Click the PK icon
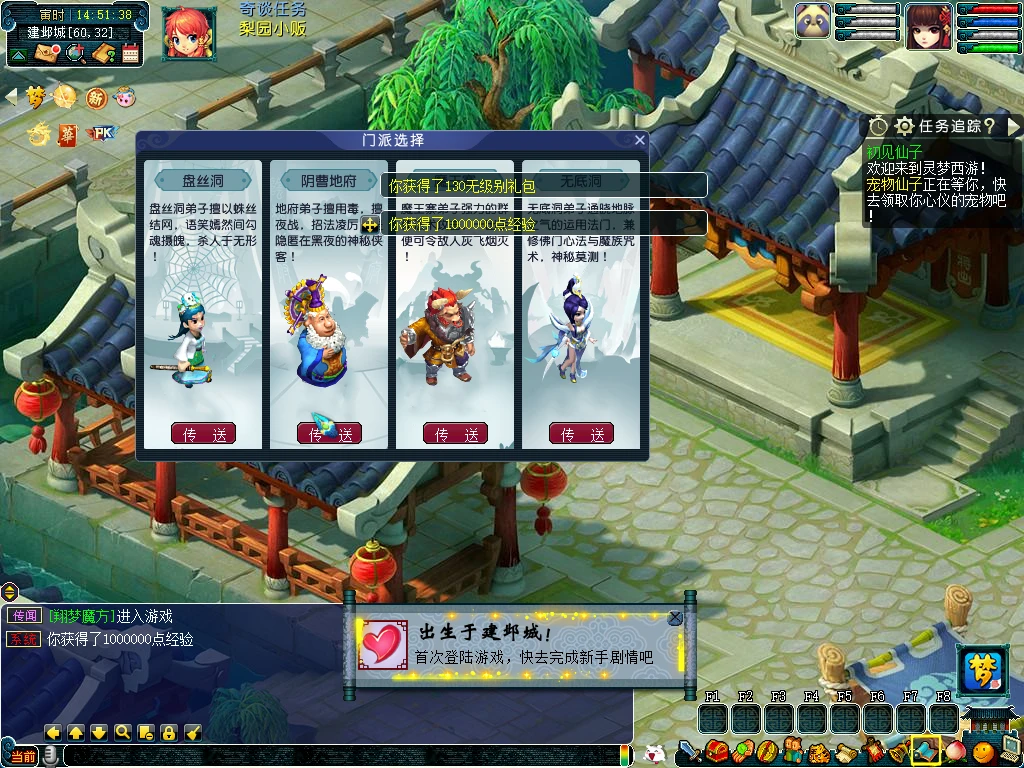The image size is (1024, 768). point(102,133)
